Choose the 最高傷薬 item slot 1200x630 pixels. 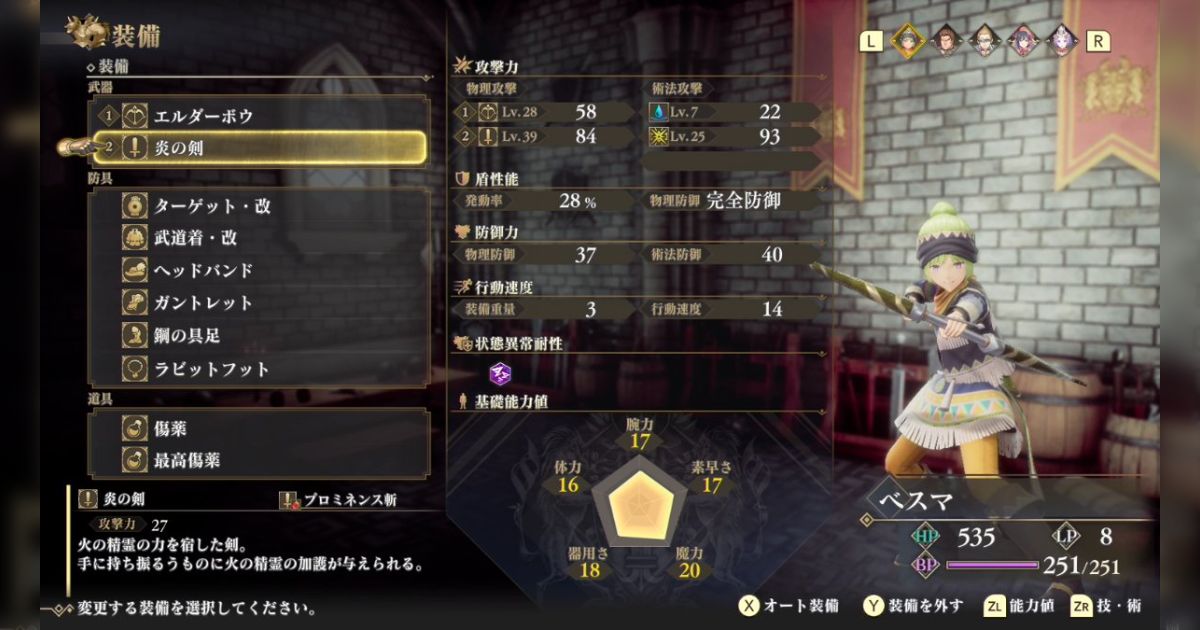(x=260, y=460)
